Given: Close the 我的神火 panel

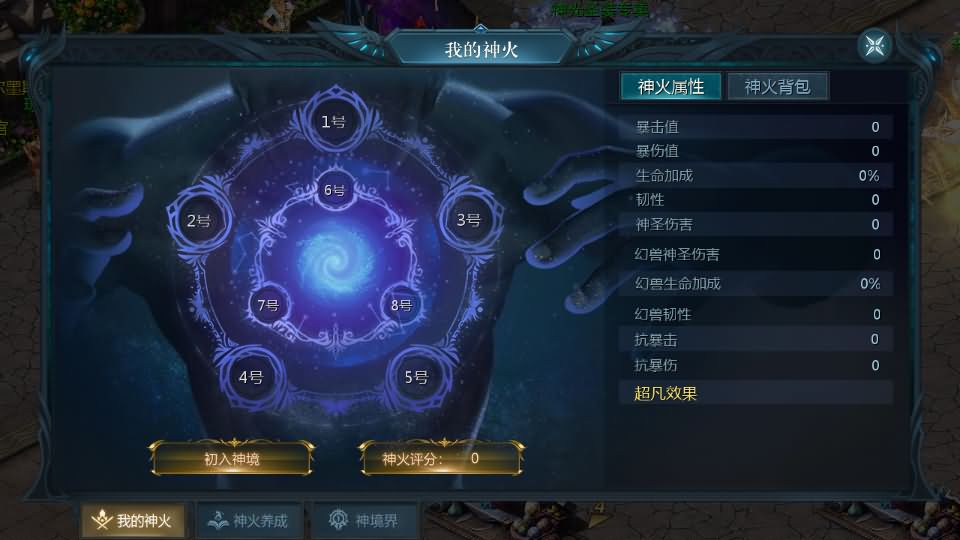Looking at the screenshot, I should [x=874, y=46].
